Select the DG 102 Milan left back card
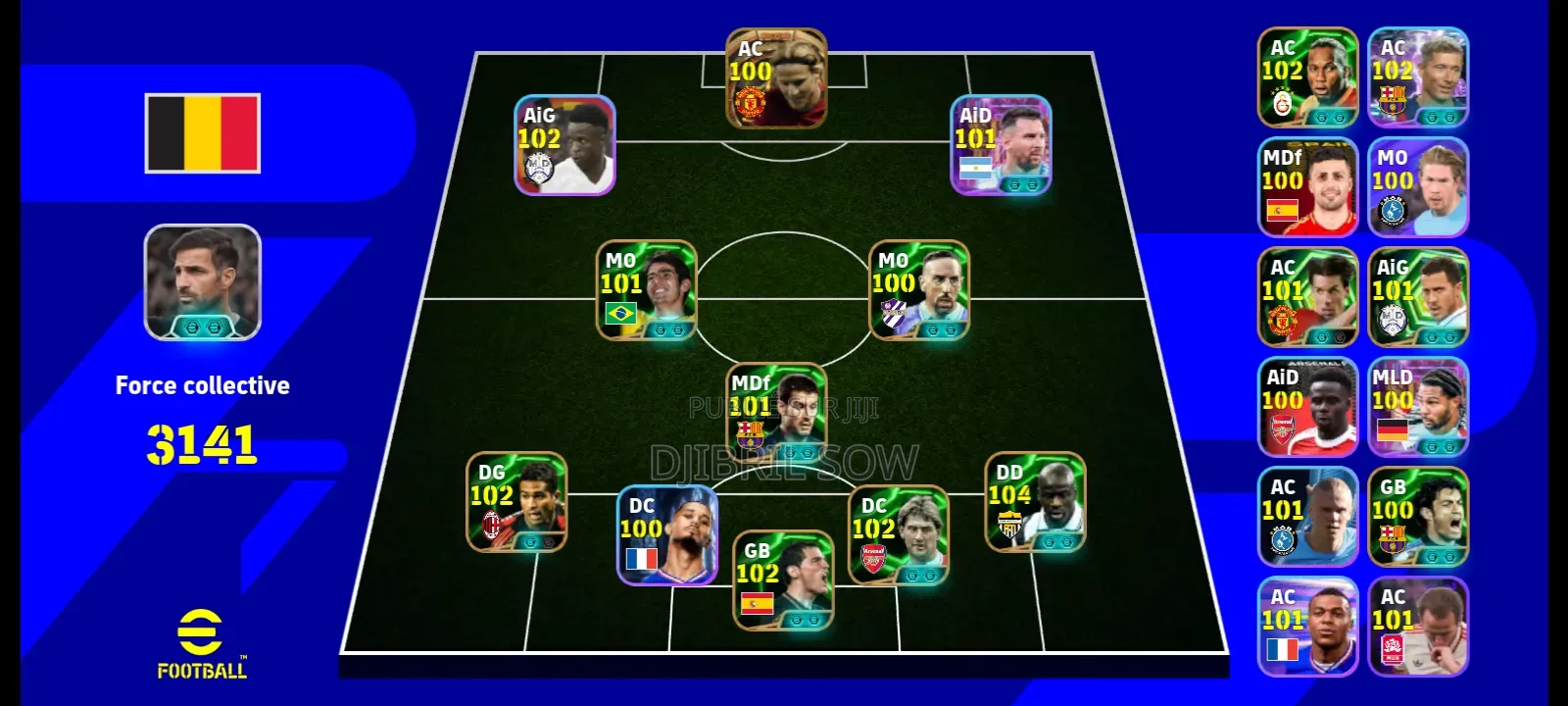 point(516,505)
